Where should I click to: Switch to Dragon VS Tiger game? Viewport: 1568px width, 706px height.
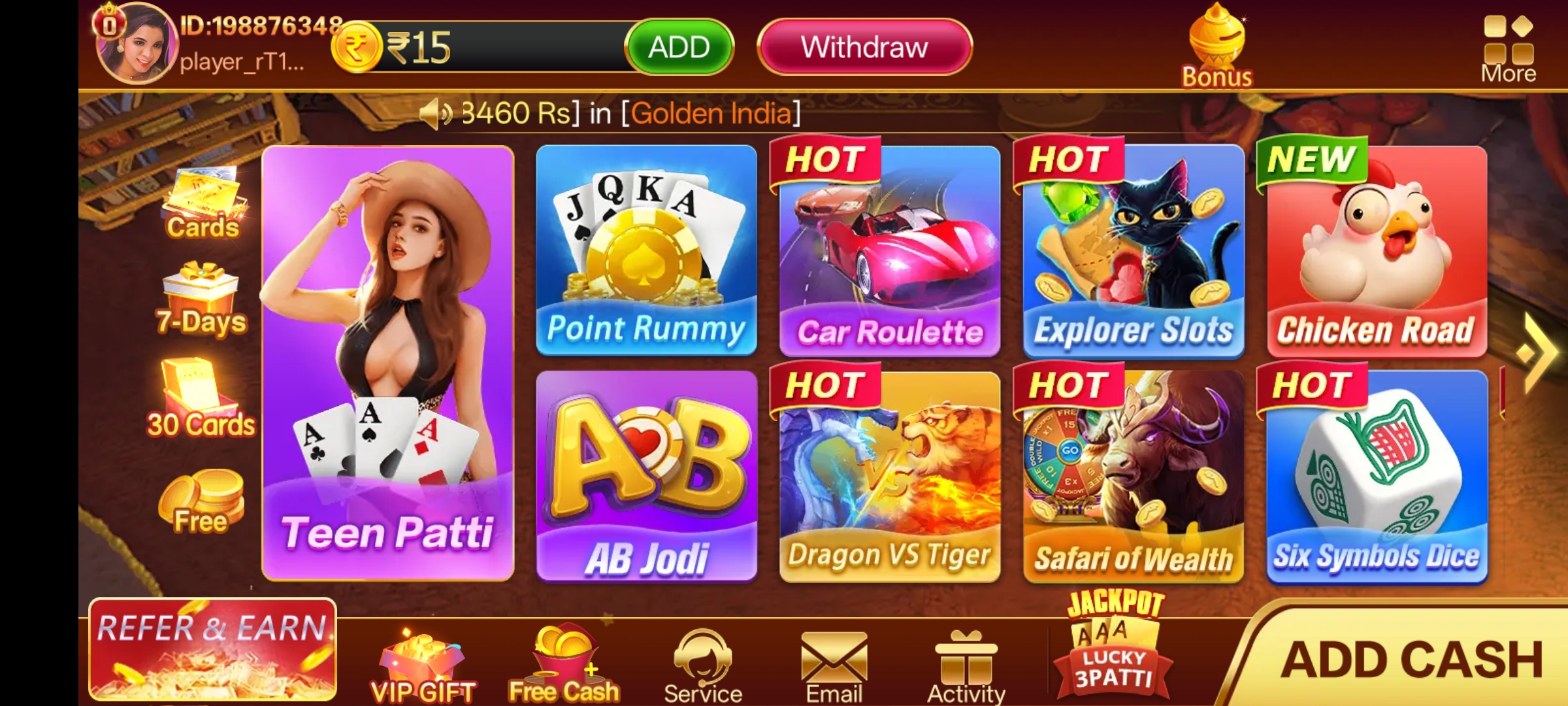point(889,477)
